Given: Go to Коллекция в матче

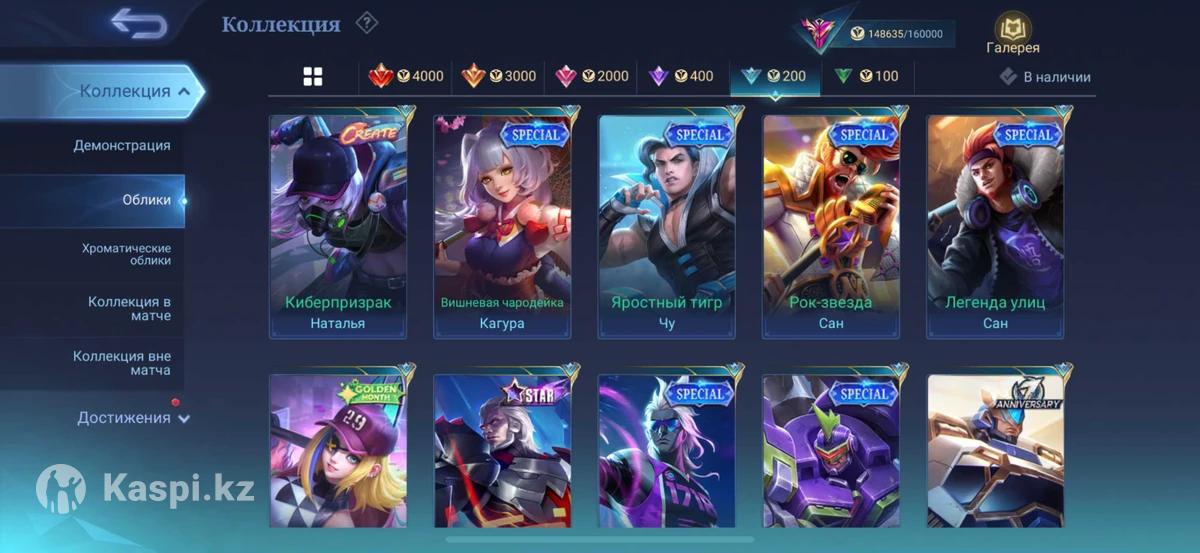Looking at the screenshot, I should click(129, 308).
